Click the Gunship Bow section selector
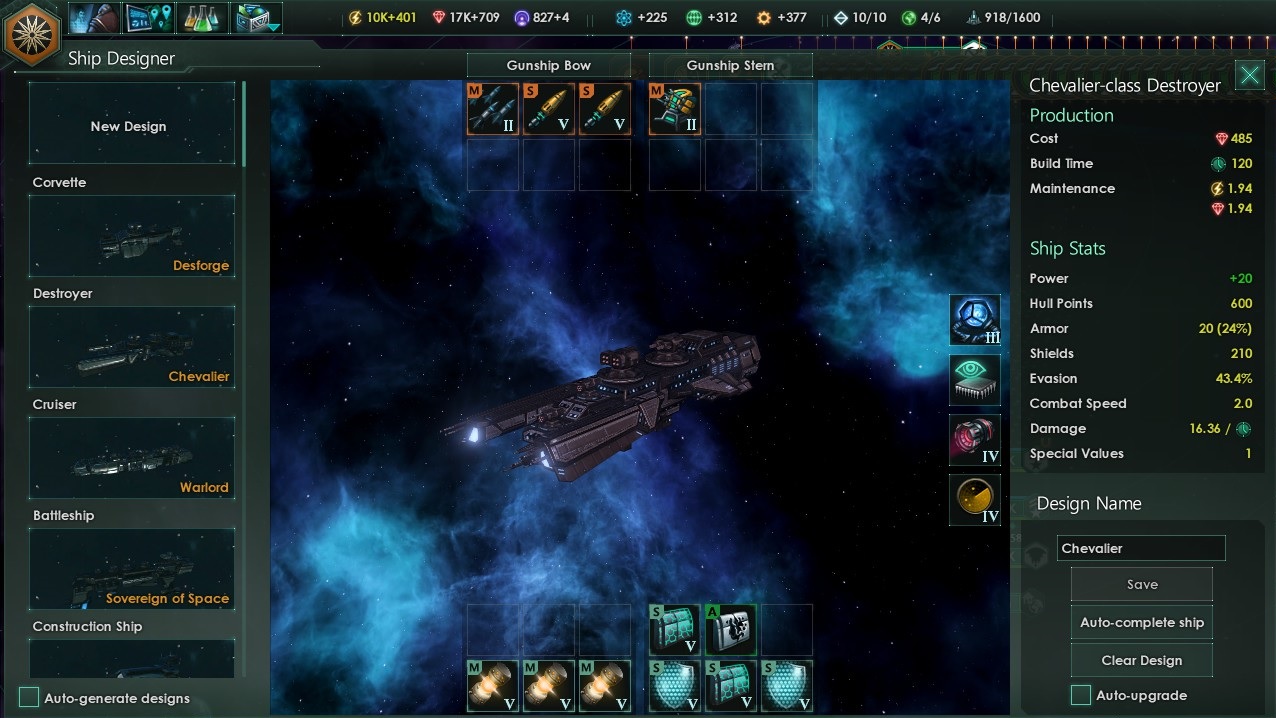Image resolution: width=1276 pixels, height=718 pixels. click(x=548, y=66)
